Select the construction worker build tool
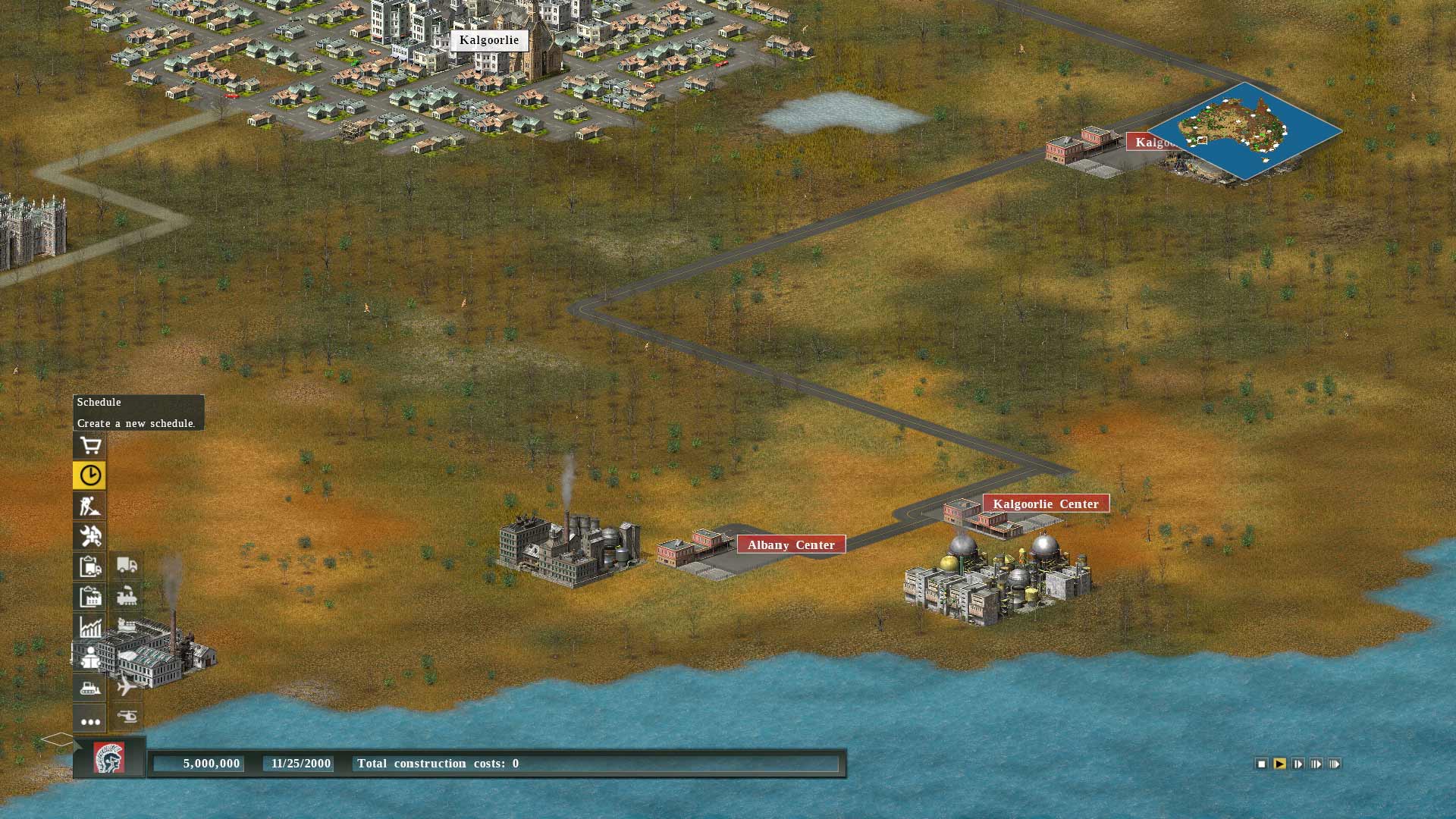 pos(89,507)
